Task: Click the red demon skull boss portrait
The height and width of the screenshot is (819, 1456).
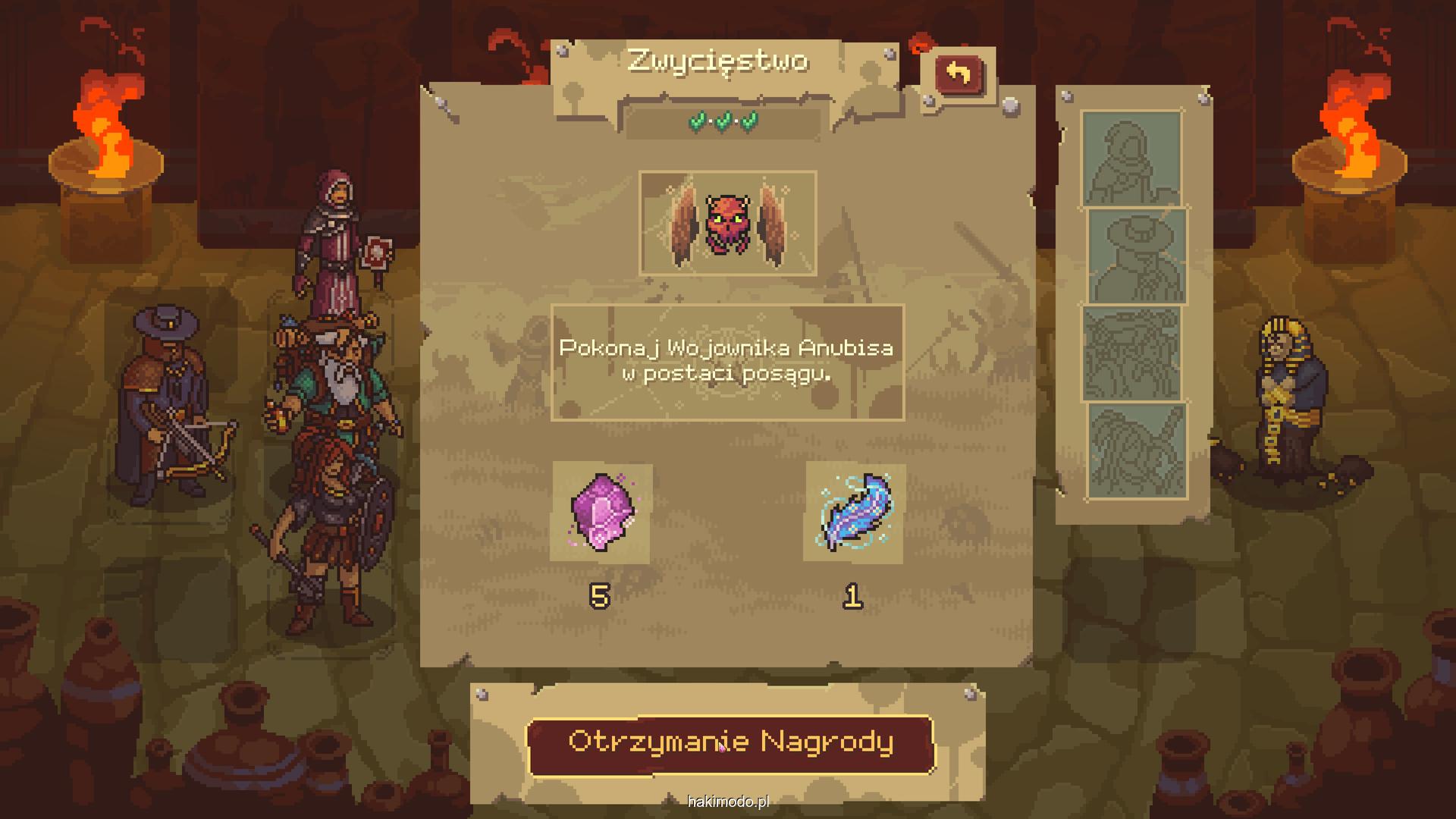Action: (x=727, y=223)
